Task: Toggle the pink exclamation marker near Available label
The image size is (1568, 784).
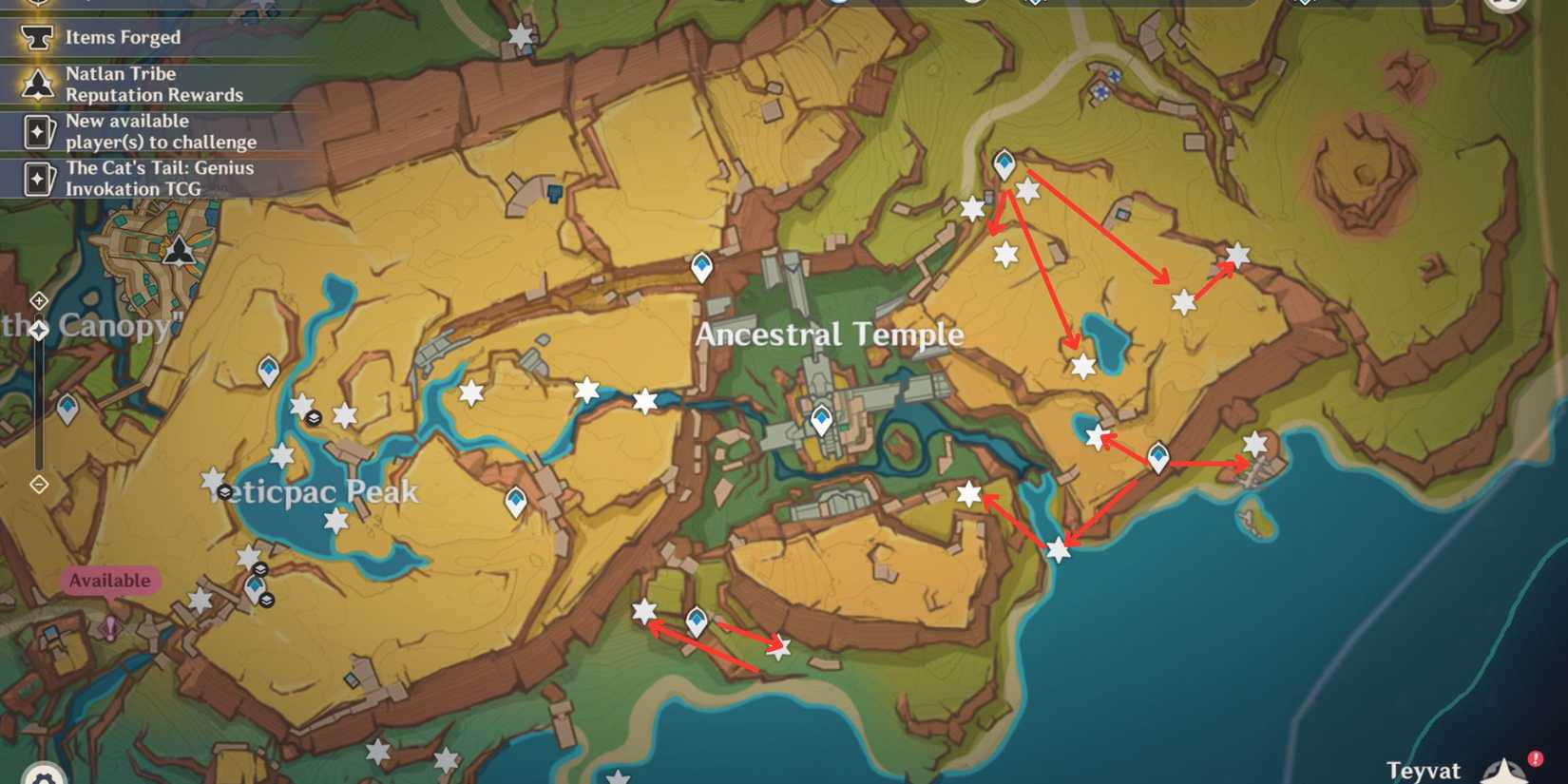Action: [112, 625]
